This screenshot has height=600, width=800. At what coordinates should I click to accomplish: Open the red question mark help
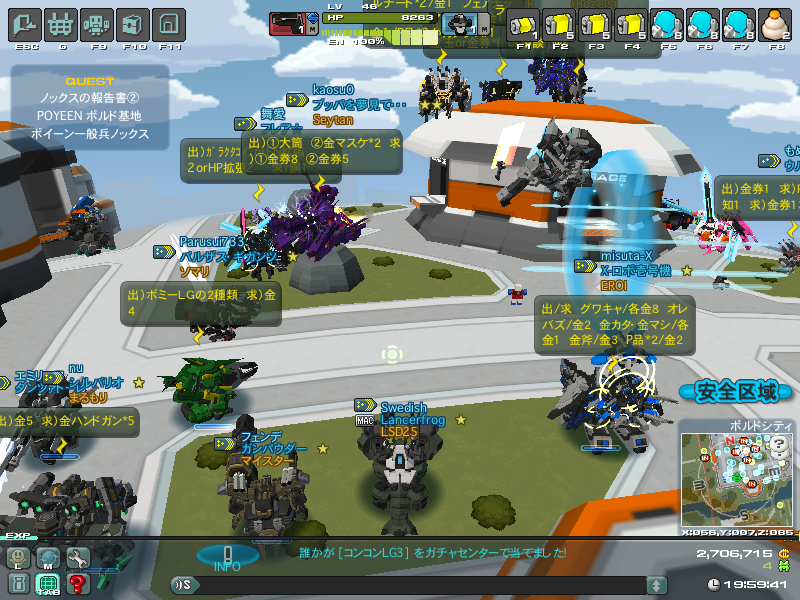point(78,583)
